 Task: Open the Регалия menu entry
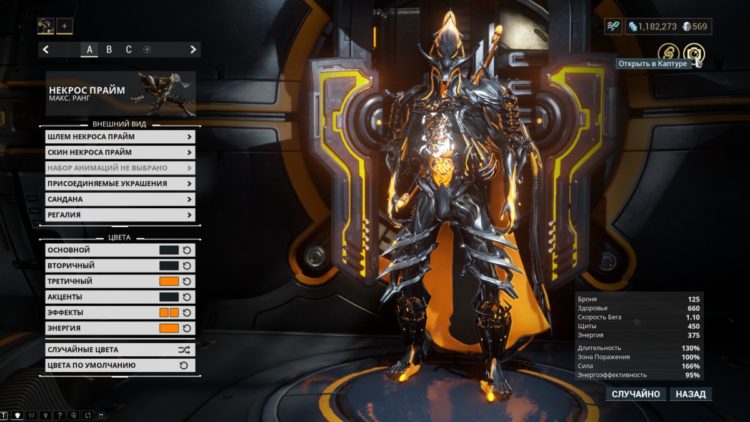tap(119, 215)
